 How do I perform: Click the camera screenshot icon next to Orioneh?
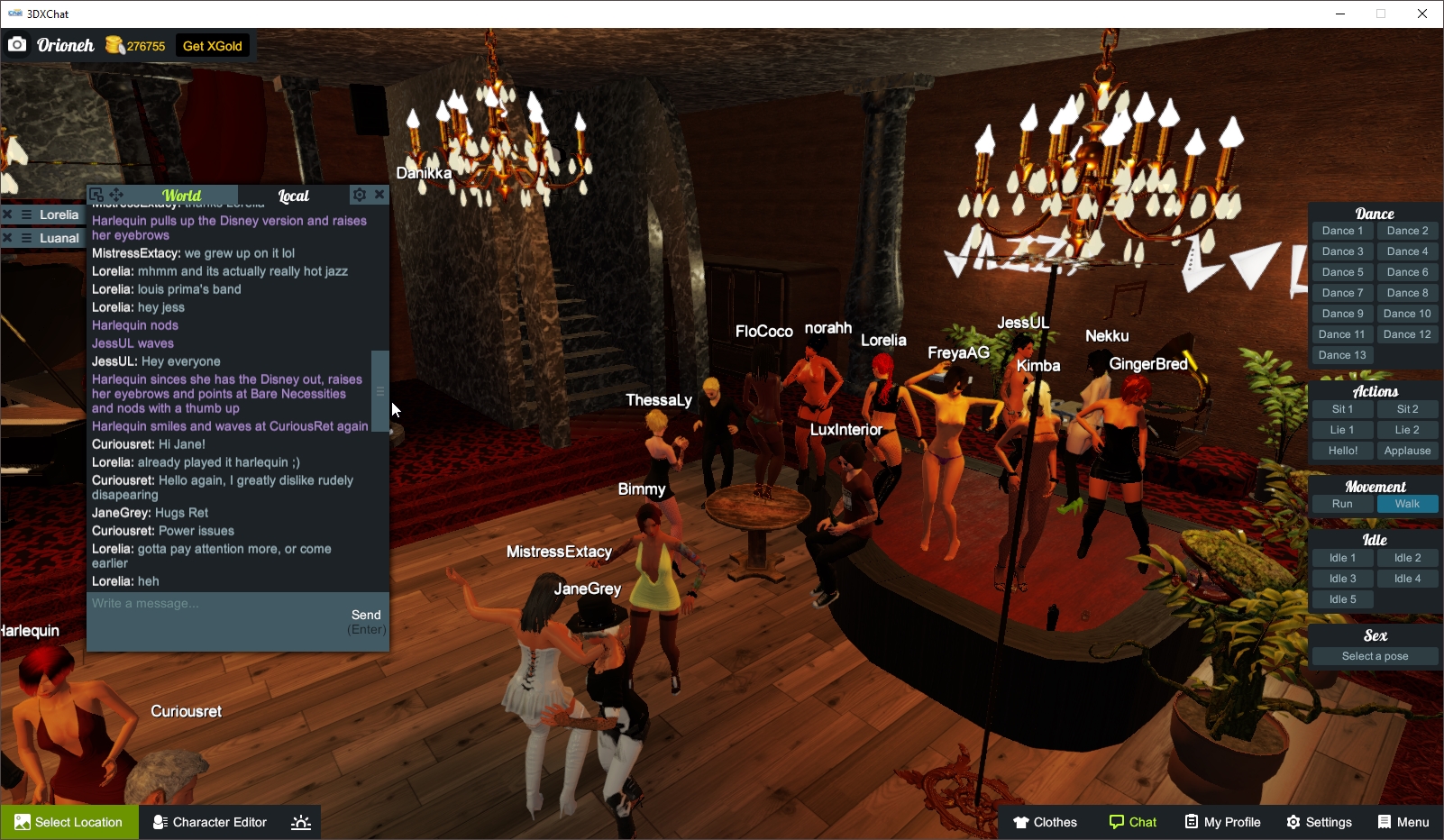point(17,43)
